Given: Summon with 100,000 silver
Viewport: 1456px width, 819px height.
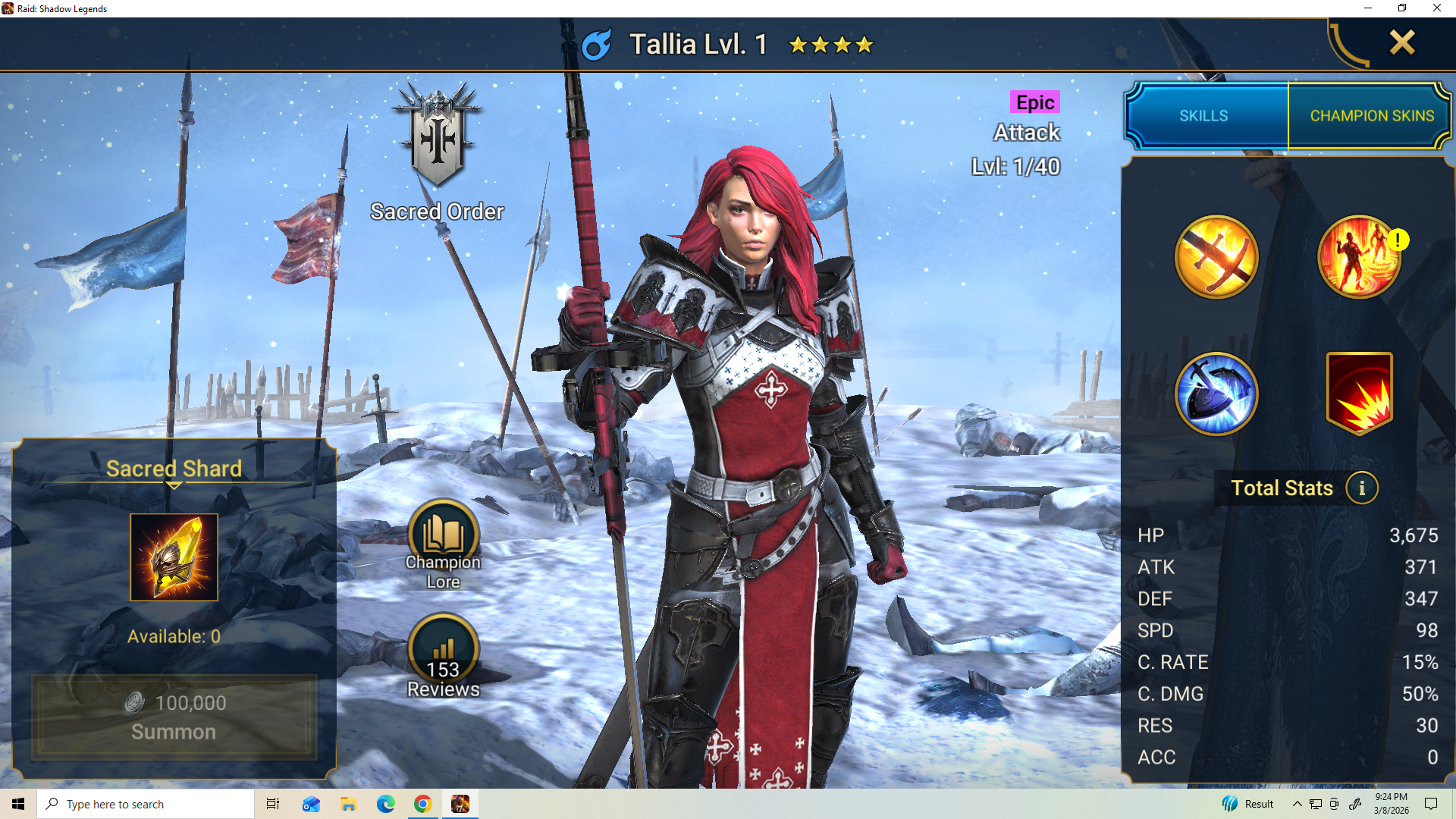Looking at the screenshot, I should click(x=174, y=717).
